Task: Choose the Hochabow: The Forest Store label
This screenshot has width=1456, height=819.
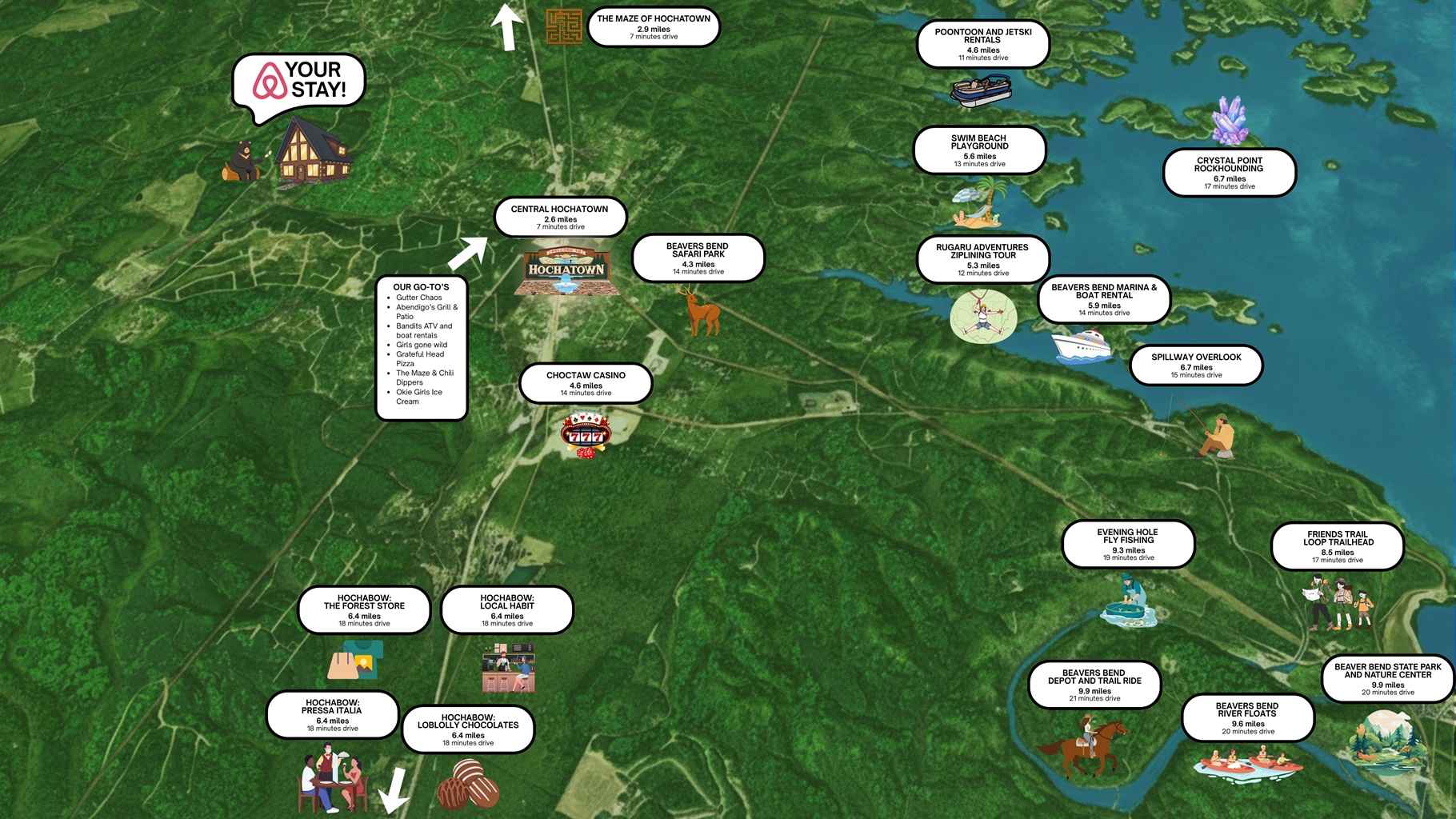Action: tap(364, 609)
